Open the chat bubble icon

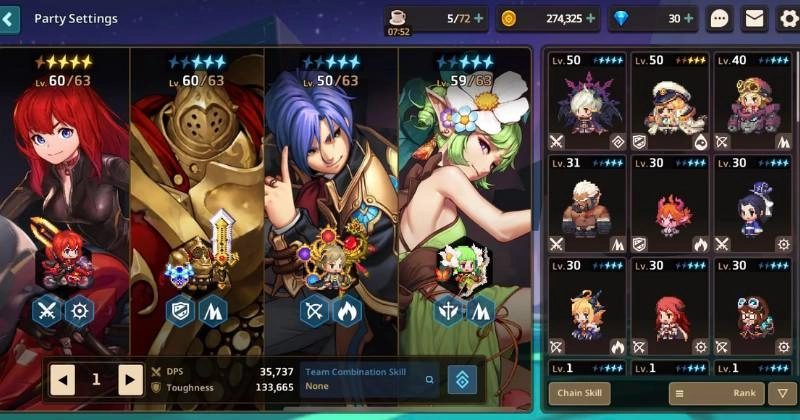coord(720,18)
